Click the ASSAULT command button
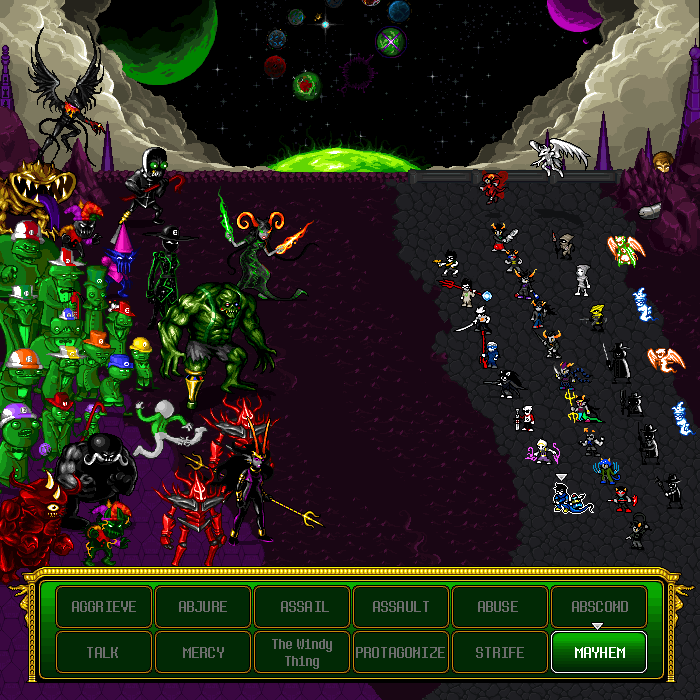The width and height of the screenshot is (700, 700). (x=401, y=607)
